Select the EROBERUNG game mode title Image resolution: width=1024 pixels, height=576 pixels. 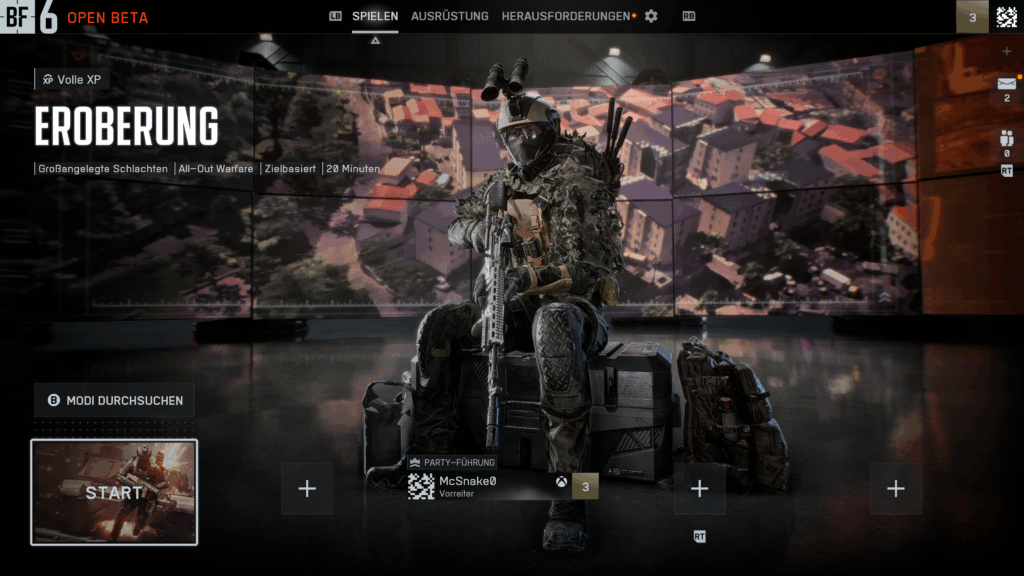tap(127, 127)
